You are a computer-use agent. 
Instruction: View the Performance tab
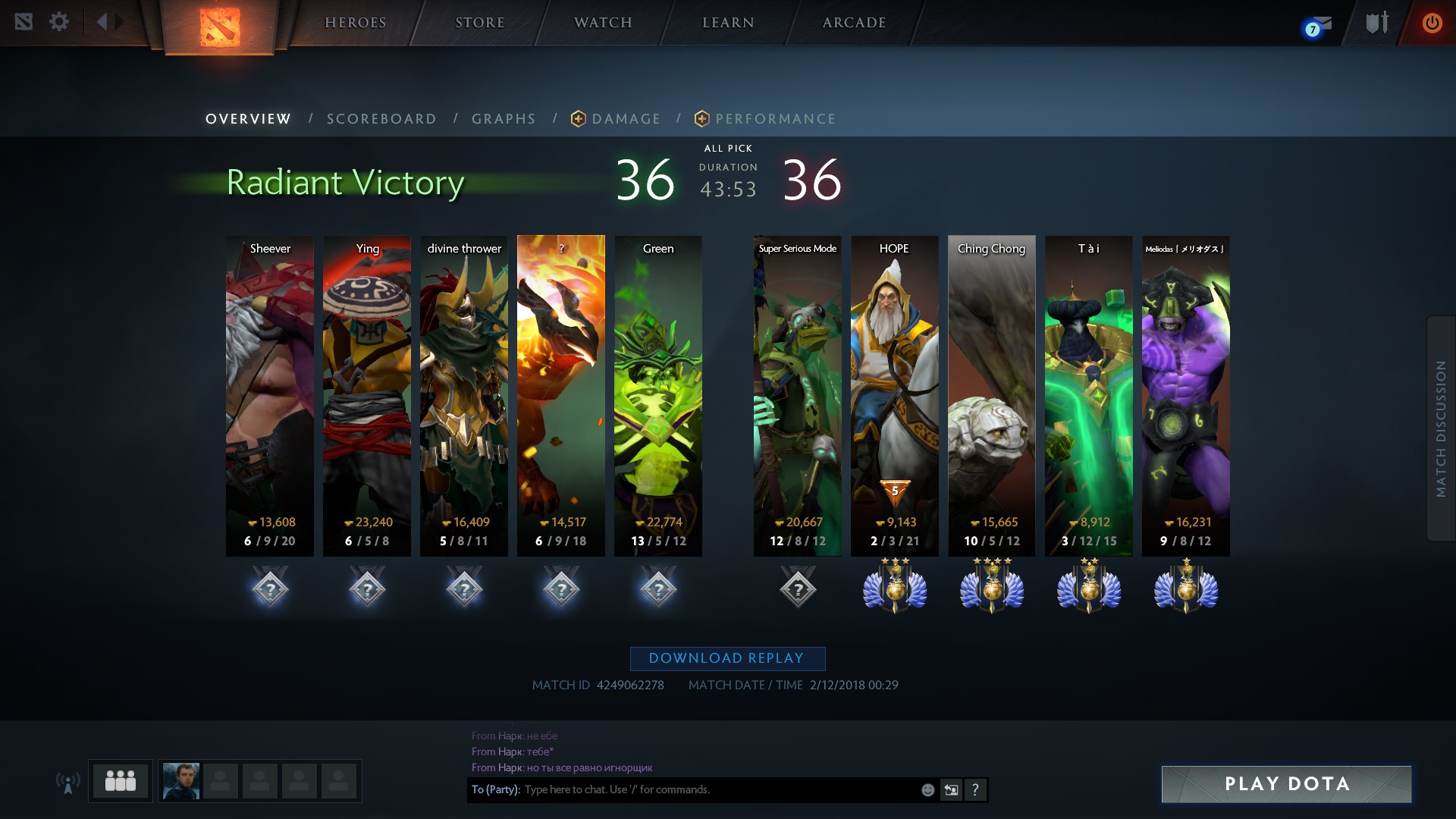pos(775,119)
